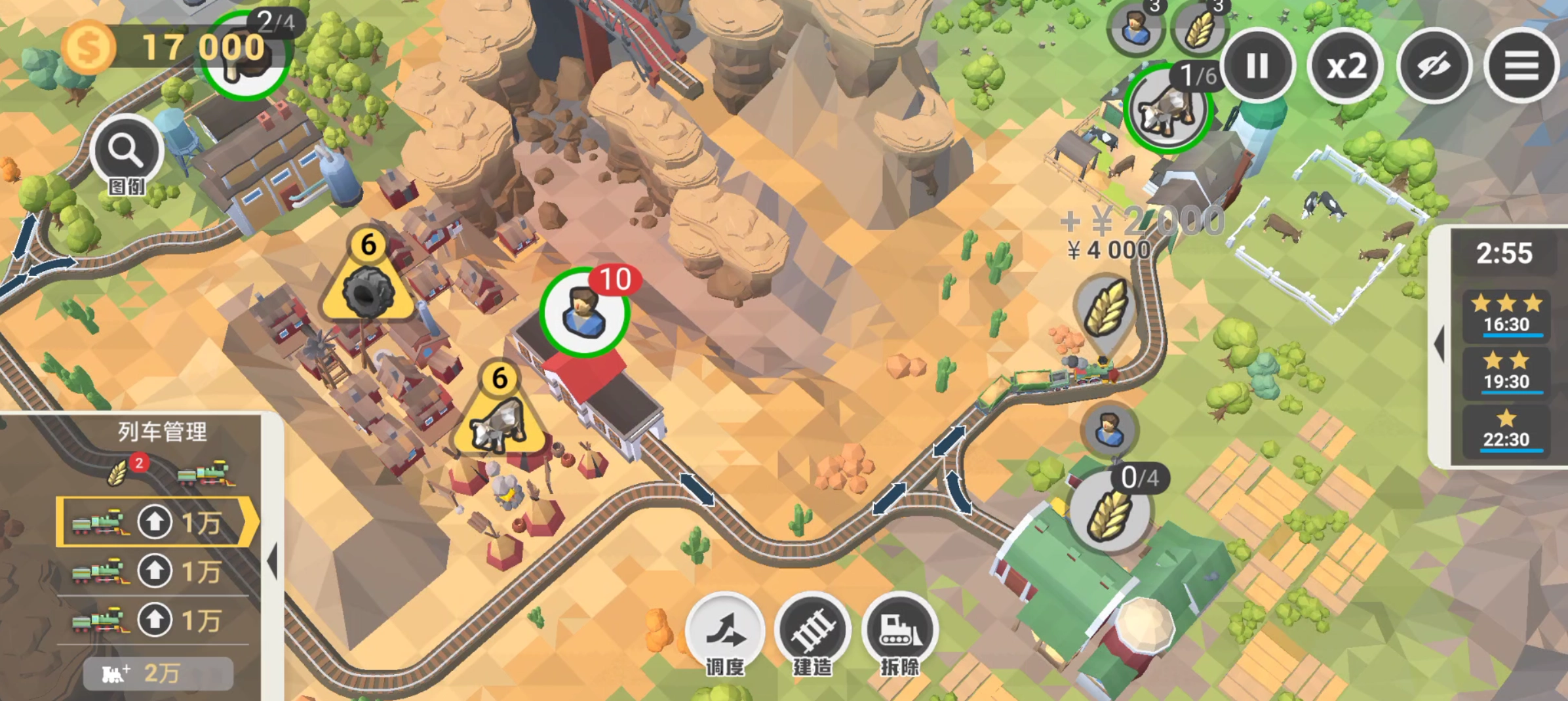Screen dimensions: 1568x701
Task: Open the hamburger menu
Action: [1521, 66]
